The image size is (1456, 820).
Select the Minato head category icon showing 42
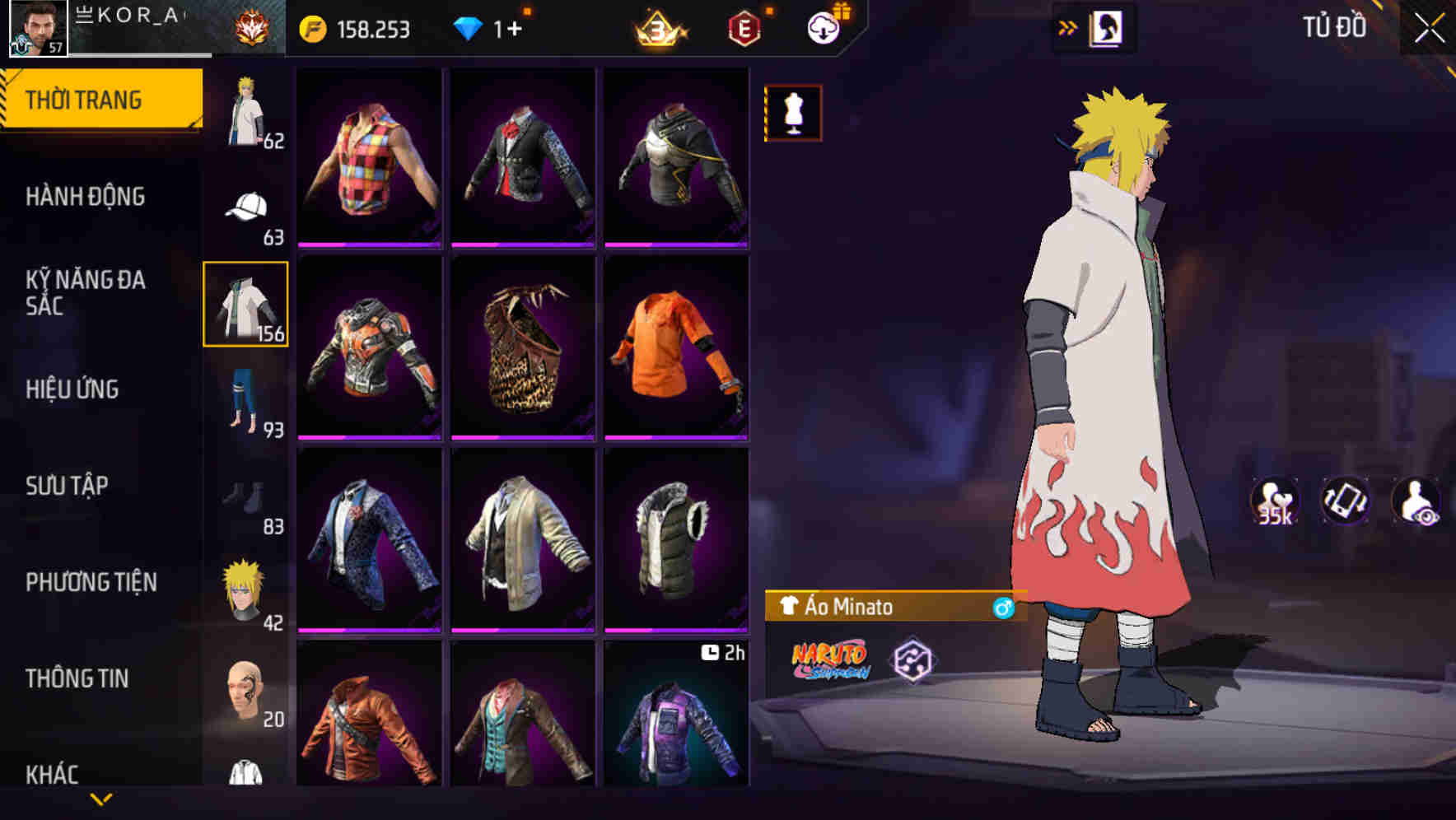(243, 587)
